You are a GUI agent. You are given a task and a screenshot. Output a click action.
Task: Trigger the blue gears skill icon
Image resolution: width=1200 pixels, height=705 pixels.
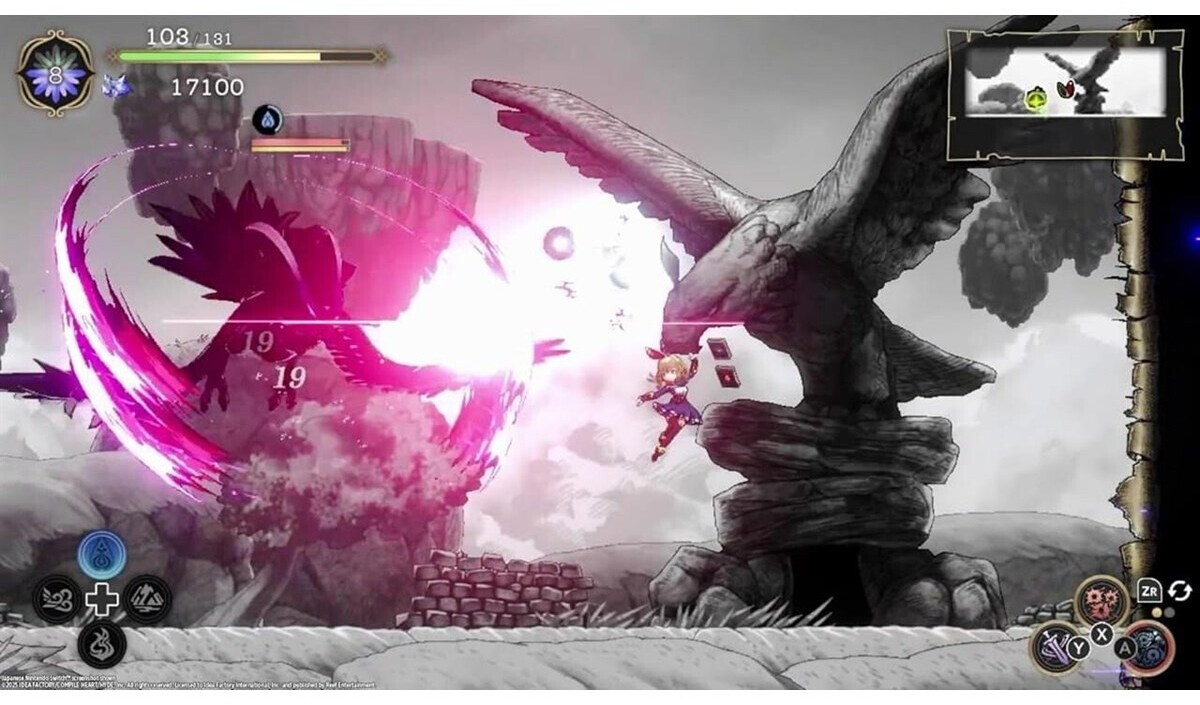pyautogui.click(x=1147, y=647)
